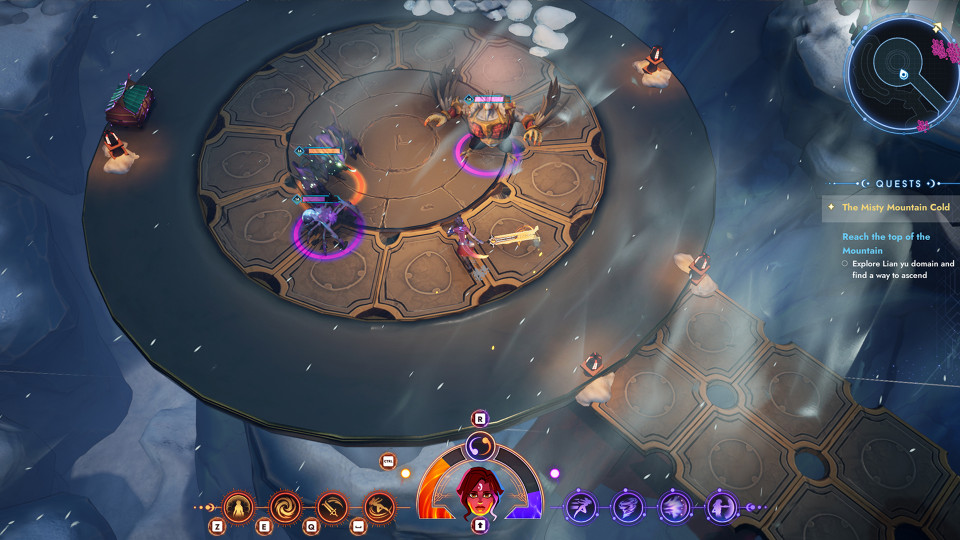
Task: Activate the sun-moon form swap icon
Action: (x=479, y=443)
